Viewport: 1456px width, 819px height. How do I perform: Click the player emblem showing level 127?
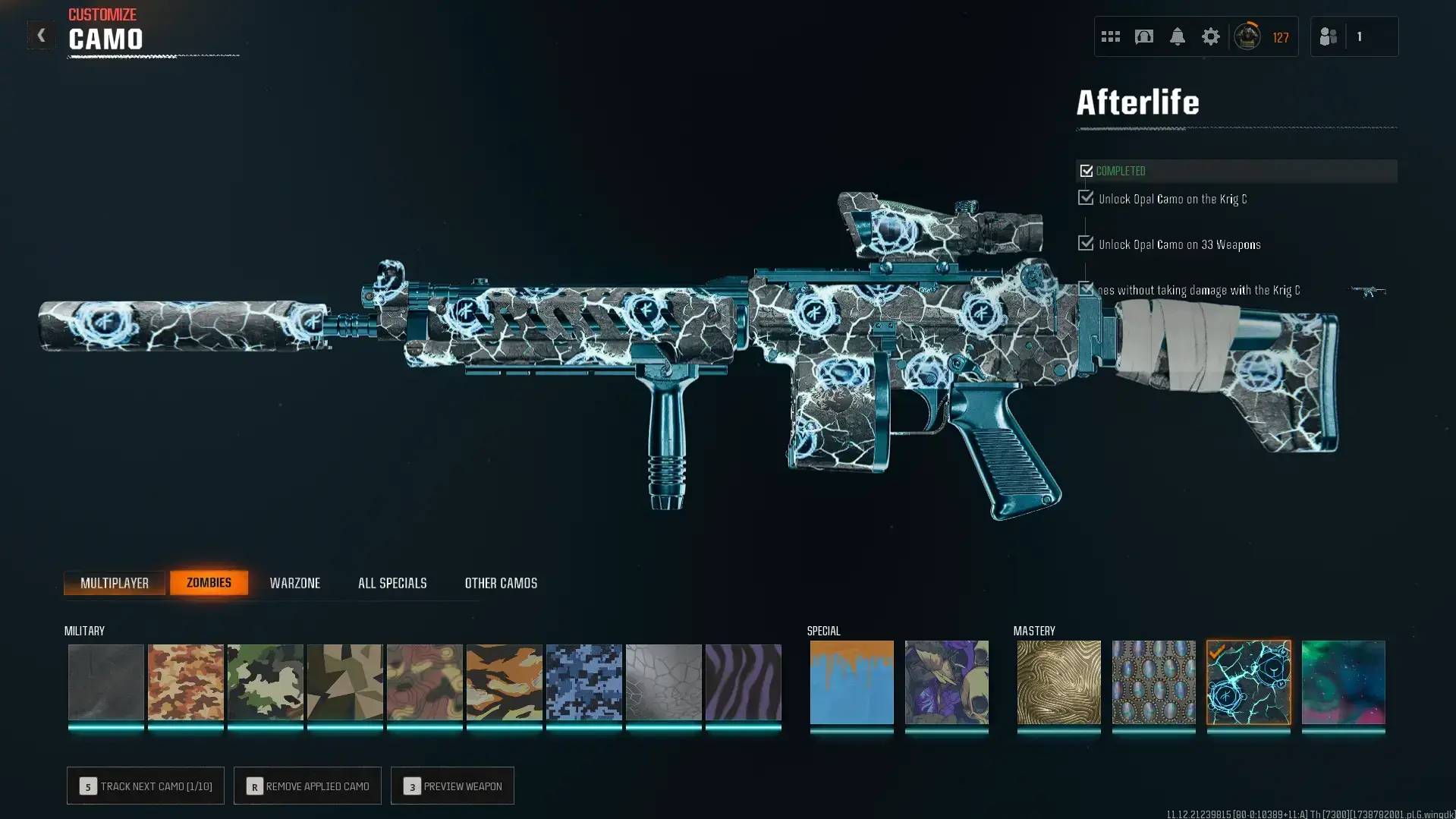click(x=1249, y=36)
